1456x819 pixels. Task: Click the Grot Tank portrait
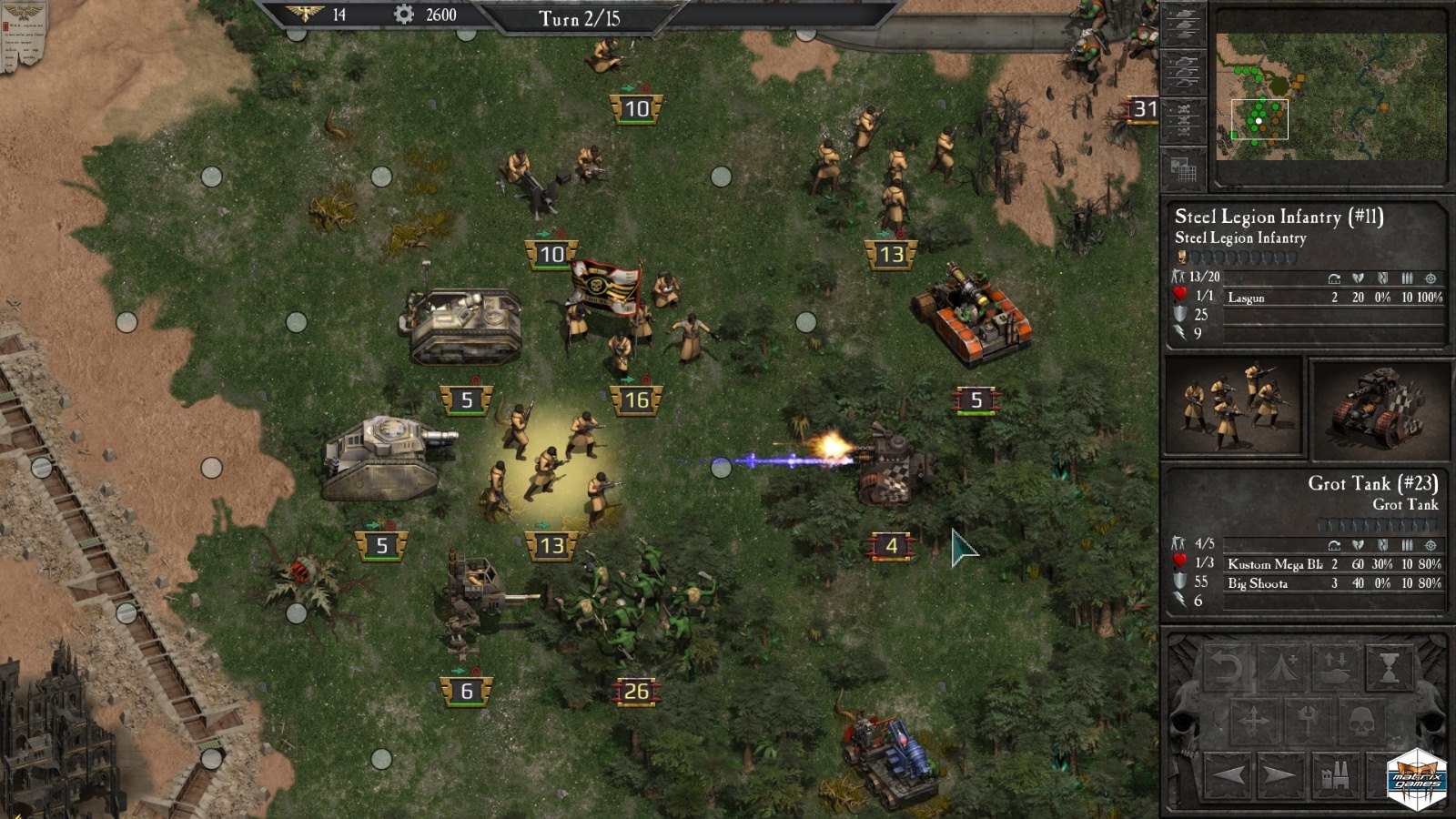pos(1379,406)
